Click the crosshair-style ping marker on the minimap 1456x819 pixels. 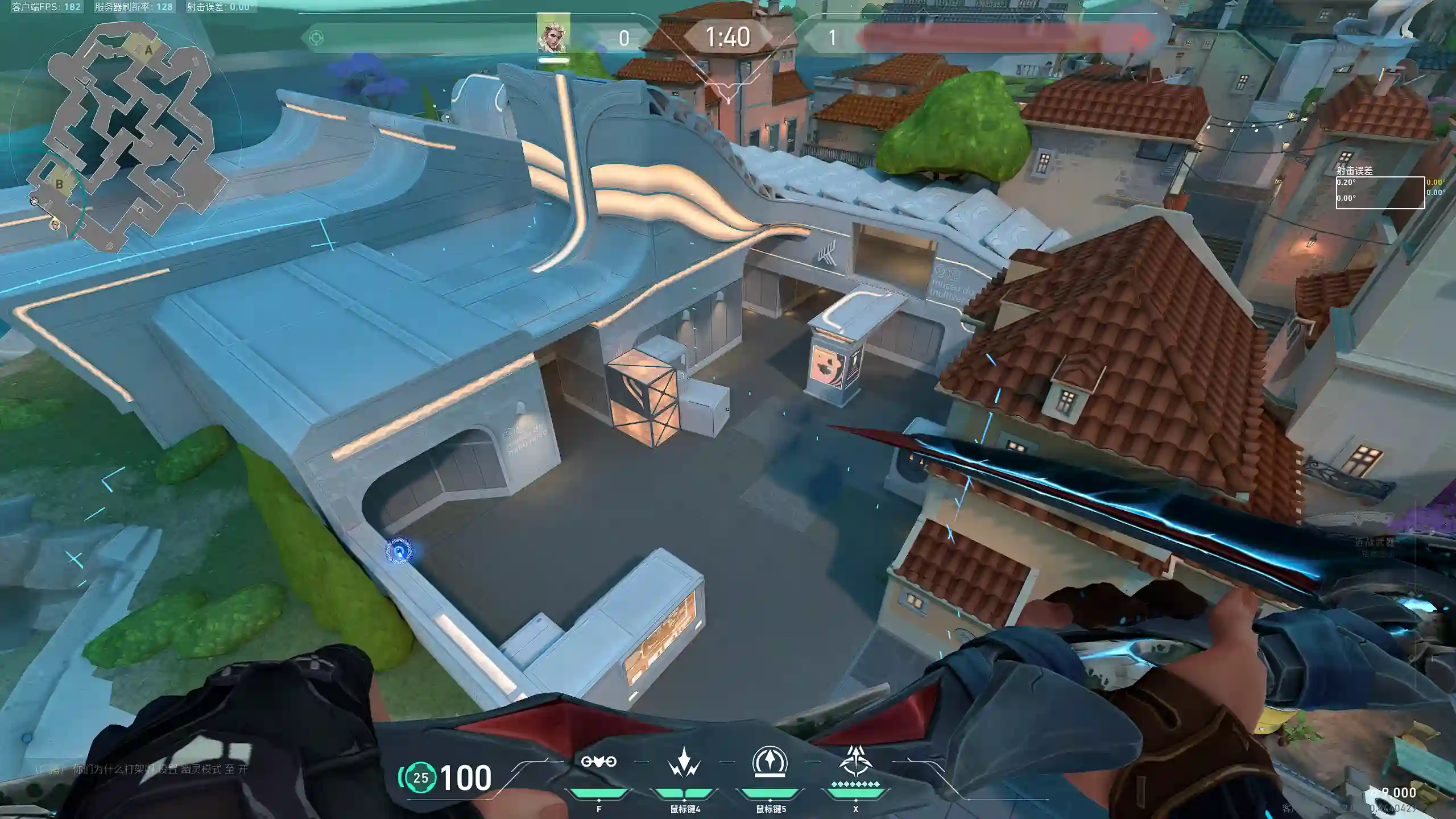coord(34,201)
